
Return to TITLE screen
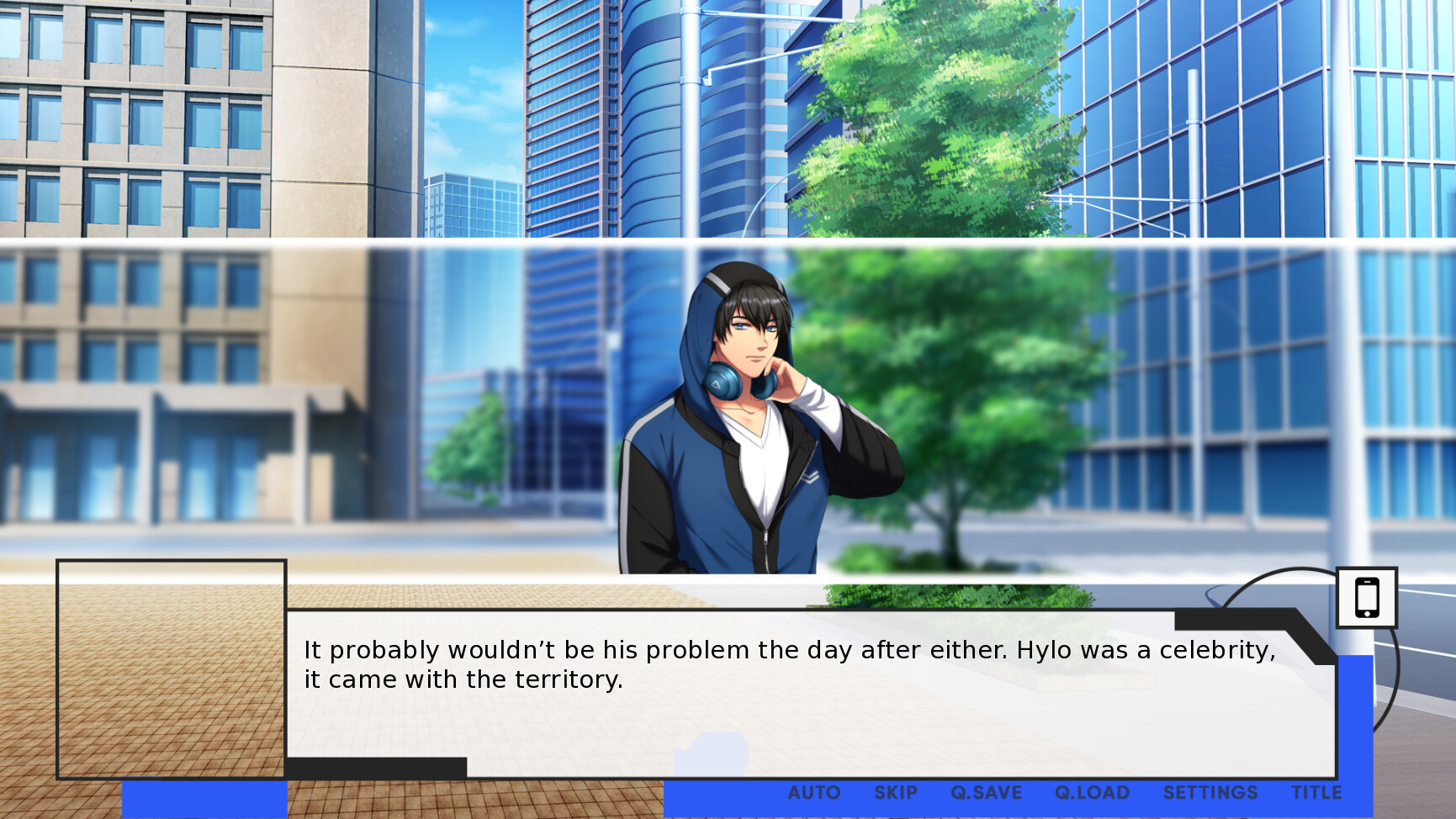coord(1319,792)
